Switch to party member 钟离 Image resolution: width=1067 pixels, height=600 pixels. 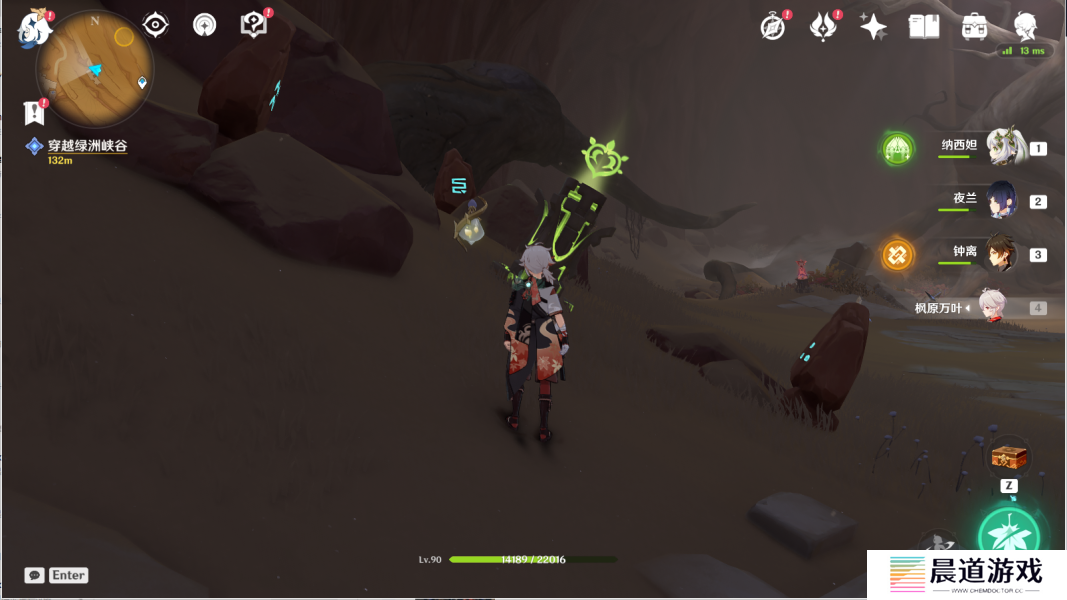pyautogui.click(x=1001, y=254)
